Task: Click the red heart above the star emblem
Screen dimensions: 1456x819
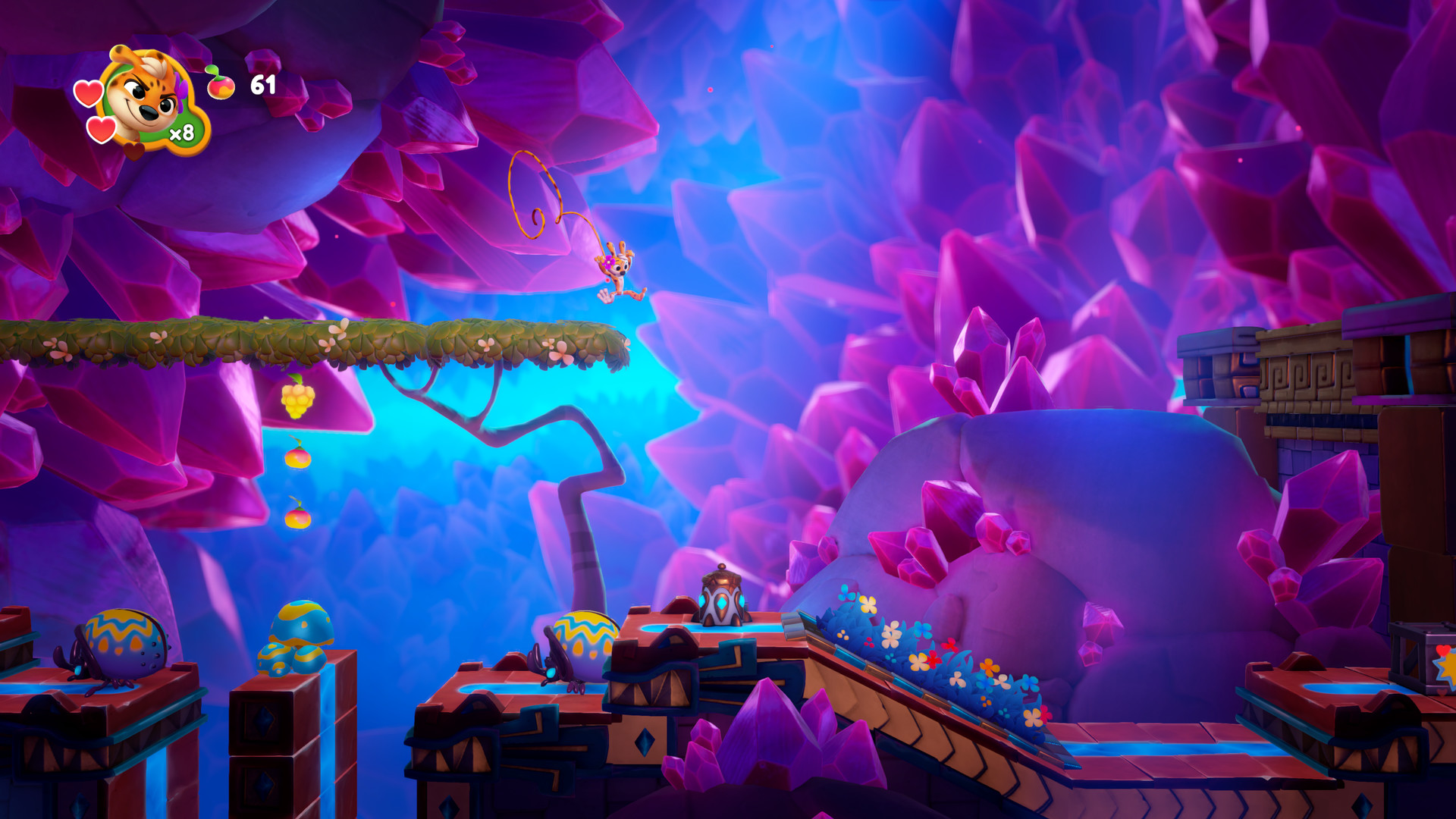Action: pyautogui.click(x=1442, y=650)
